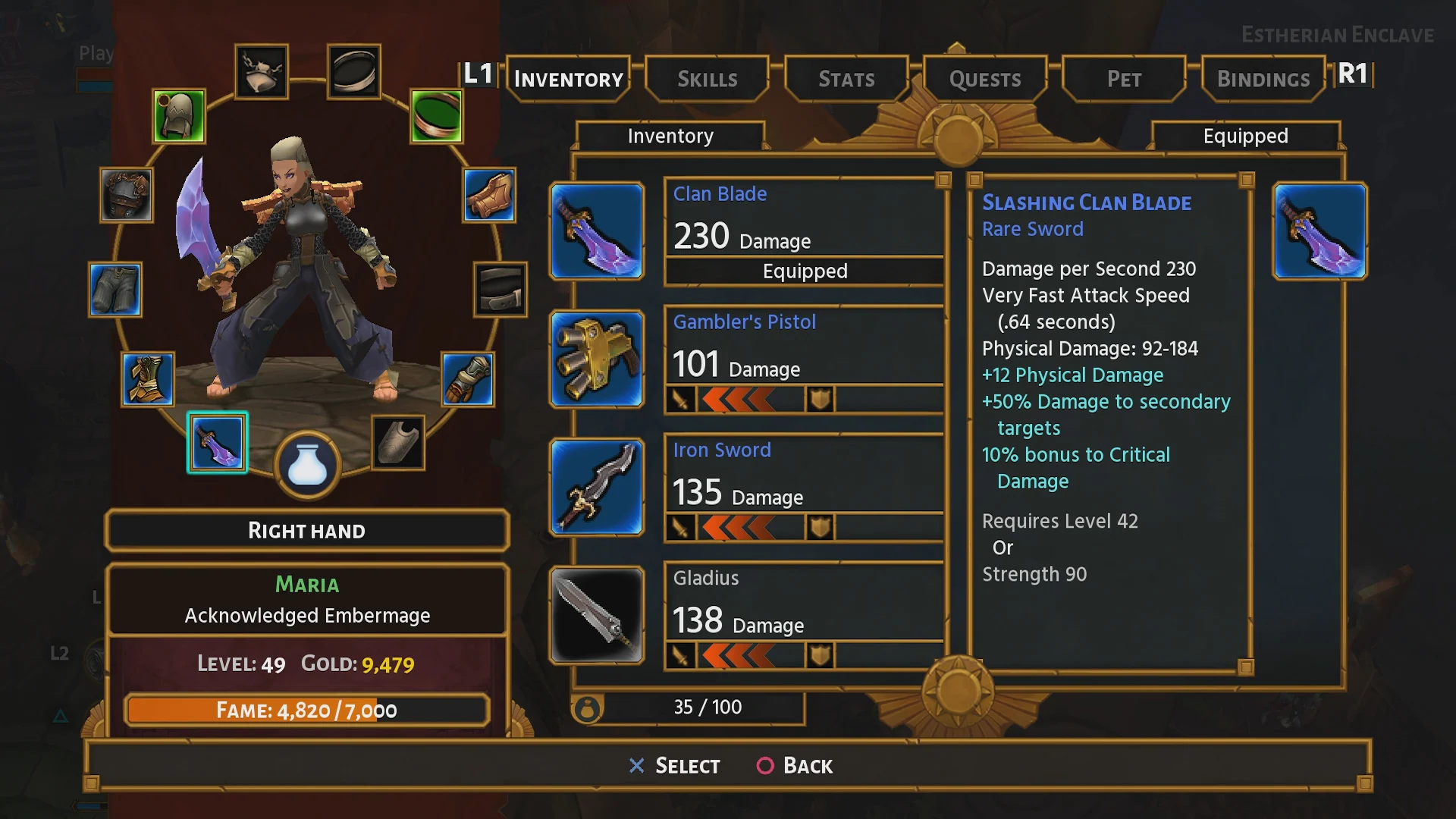Click the Gladius weapon icon

[x=597, y=616]
